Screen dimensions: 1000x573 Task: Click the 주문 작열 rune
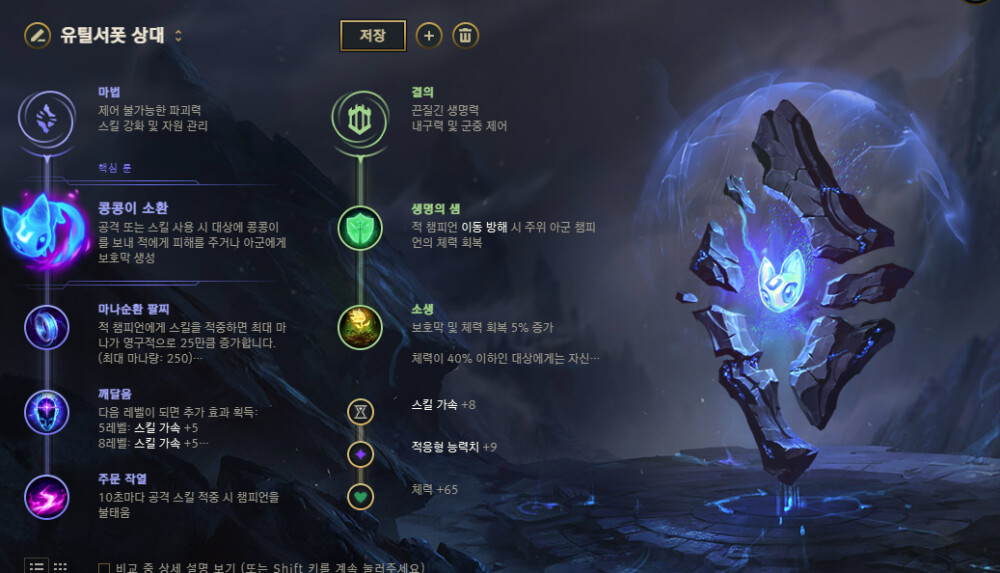coord(46,497)
